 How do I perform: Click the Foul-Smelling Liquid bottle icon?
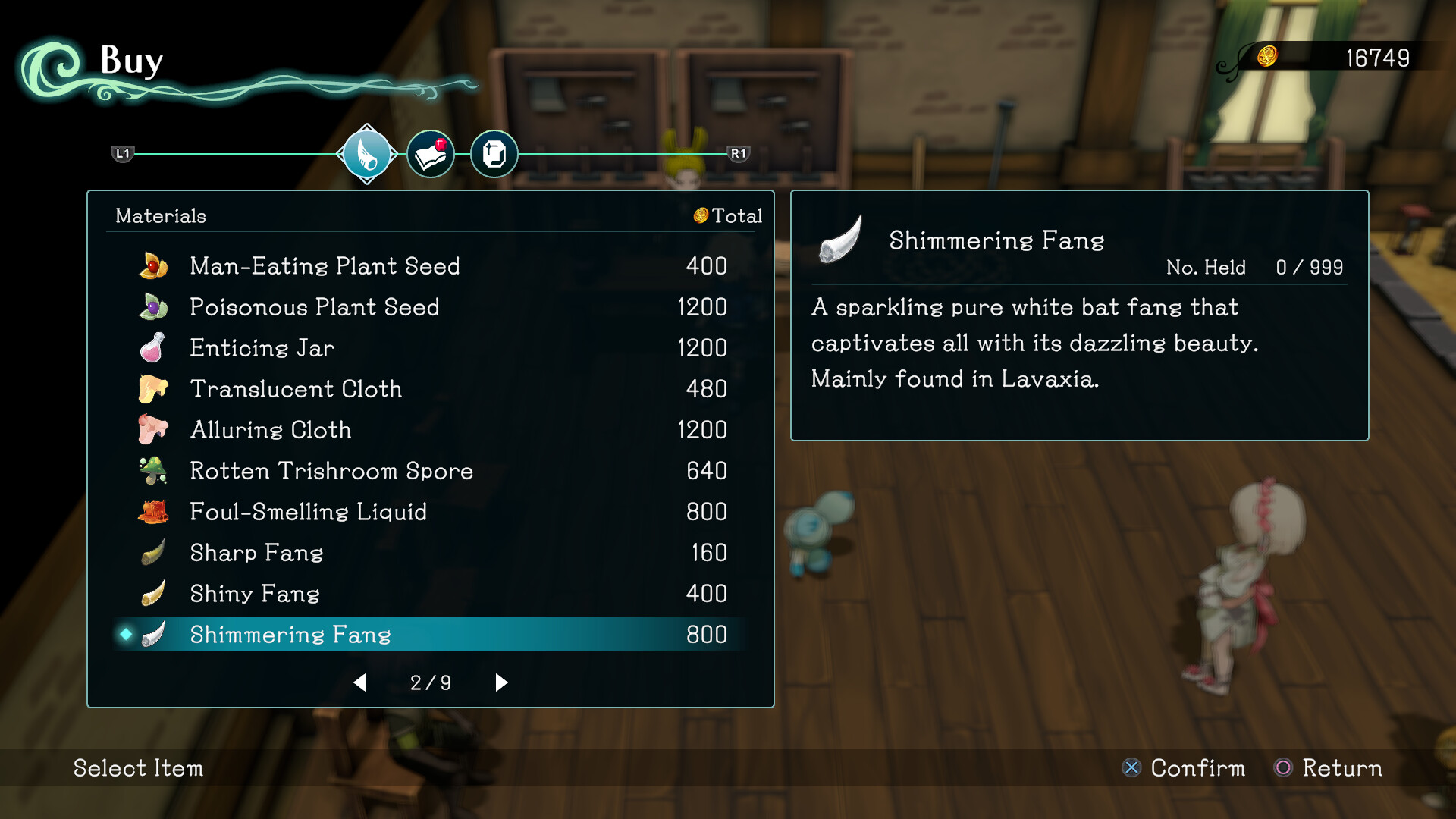pos(152,512)
